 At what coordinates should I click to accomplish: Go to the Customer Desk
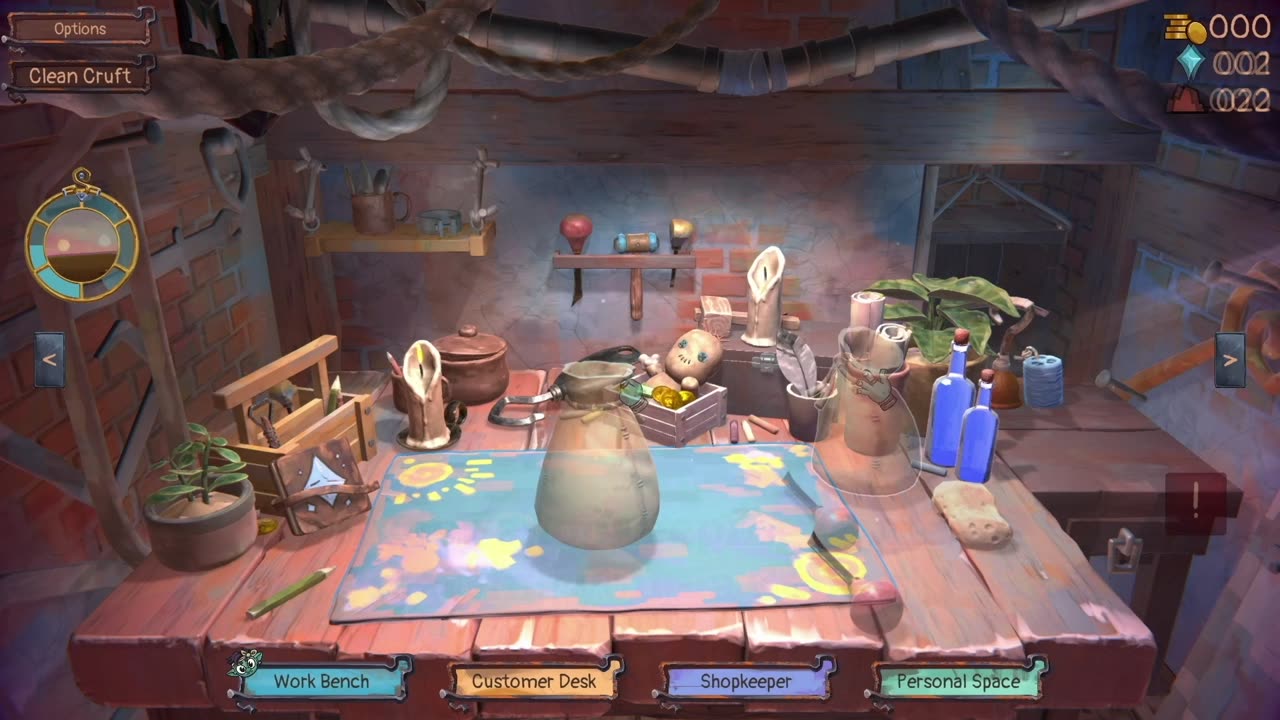point(534,682)
